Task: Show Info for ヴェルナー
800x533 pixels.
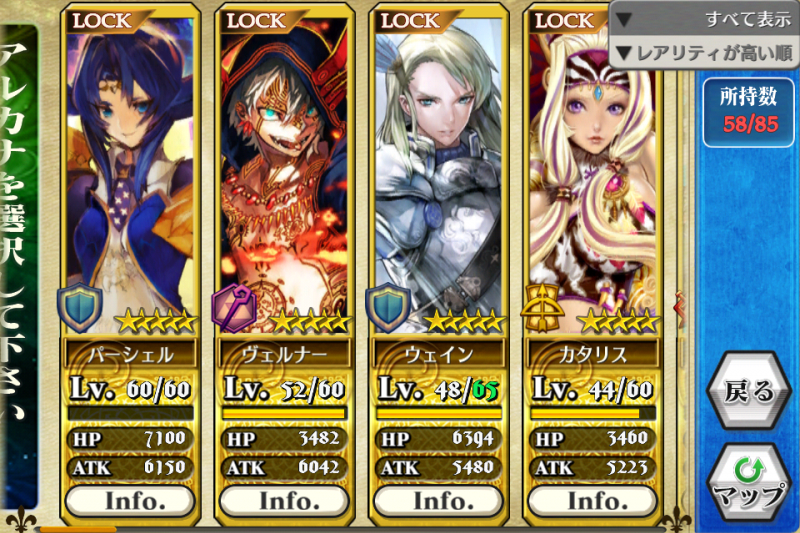Action: (x=284, y=499)
